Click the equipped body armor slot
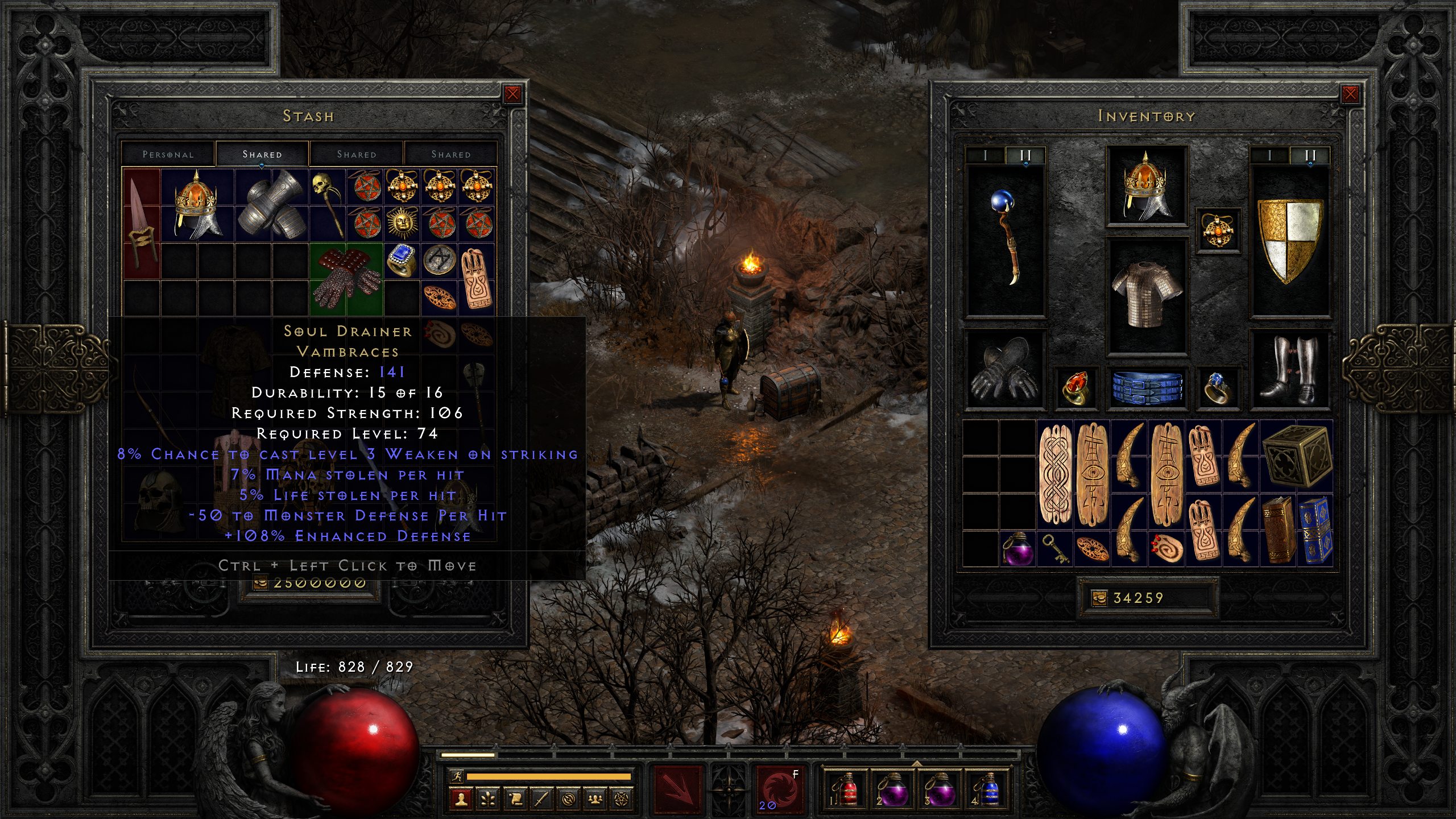The height and width of the screenshot is (819, 1456). [1146, 295]
